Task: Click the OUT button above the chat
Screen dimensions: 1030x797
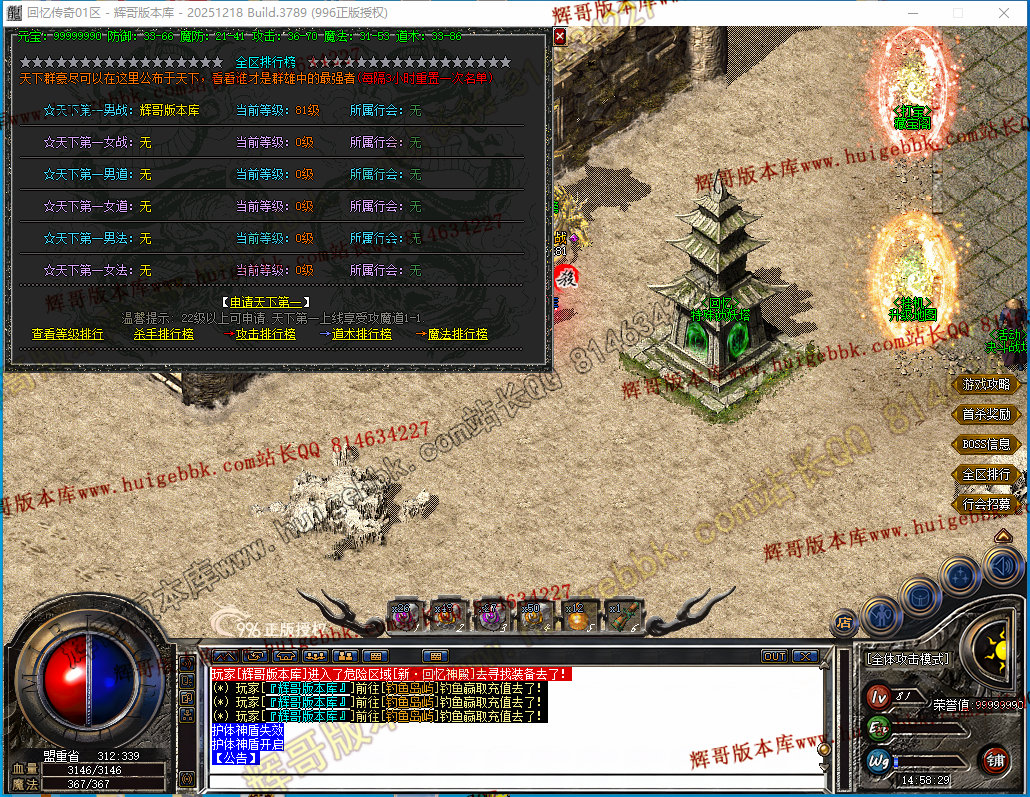Action: click(x=774, y=656)
